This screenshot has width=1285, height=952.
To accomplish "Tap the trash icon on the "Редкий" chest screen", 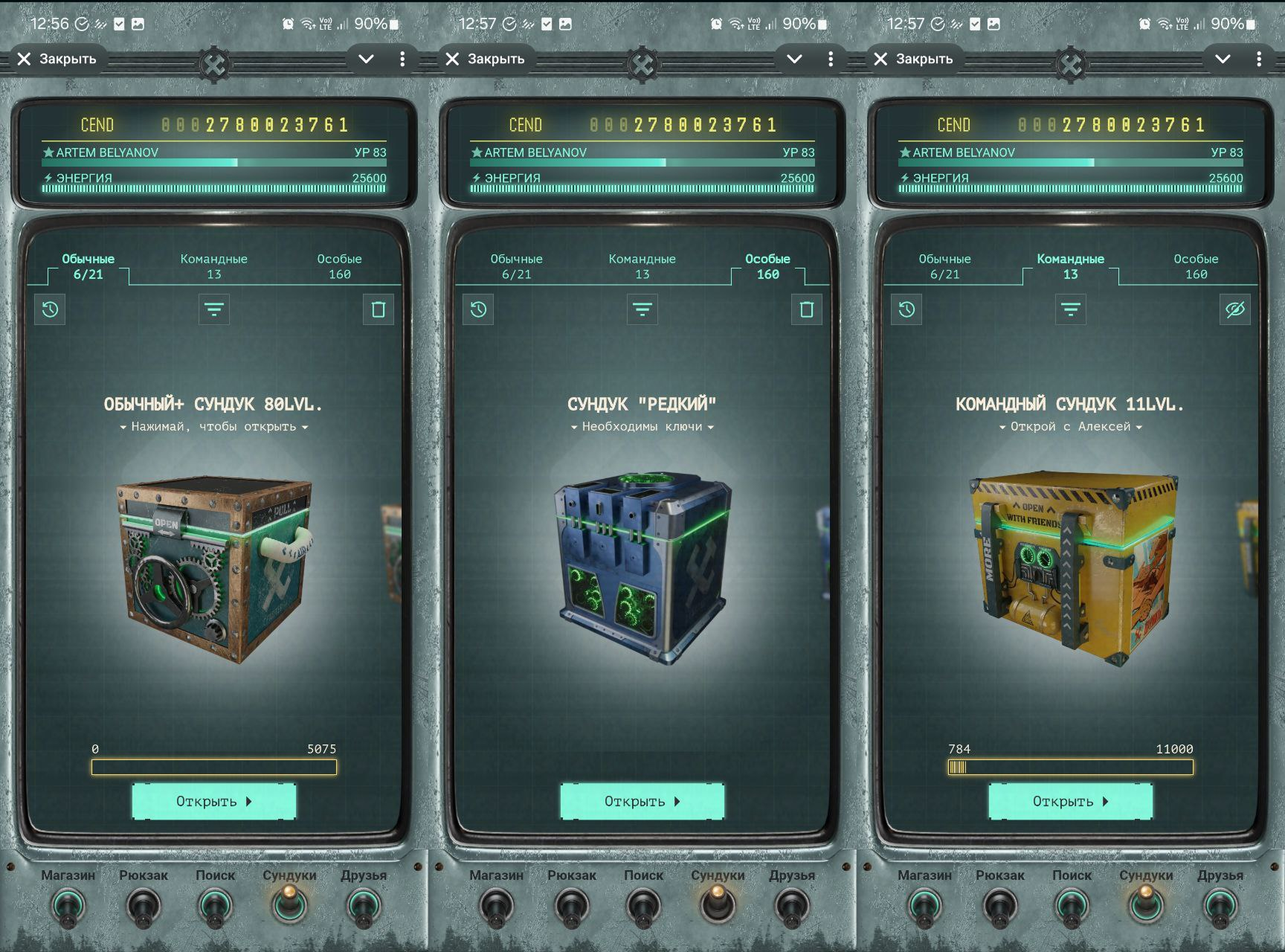I will click(806, 309).
